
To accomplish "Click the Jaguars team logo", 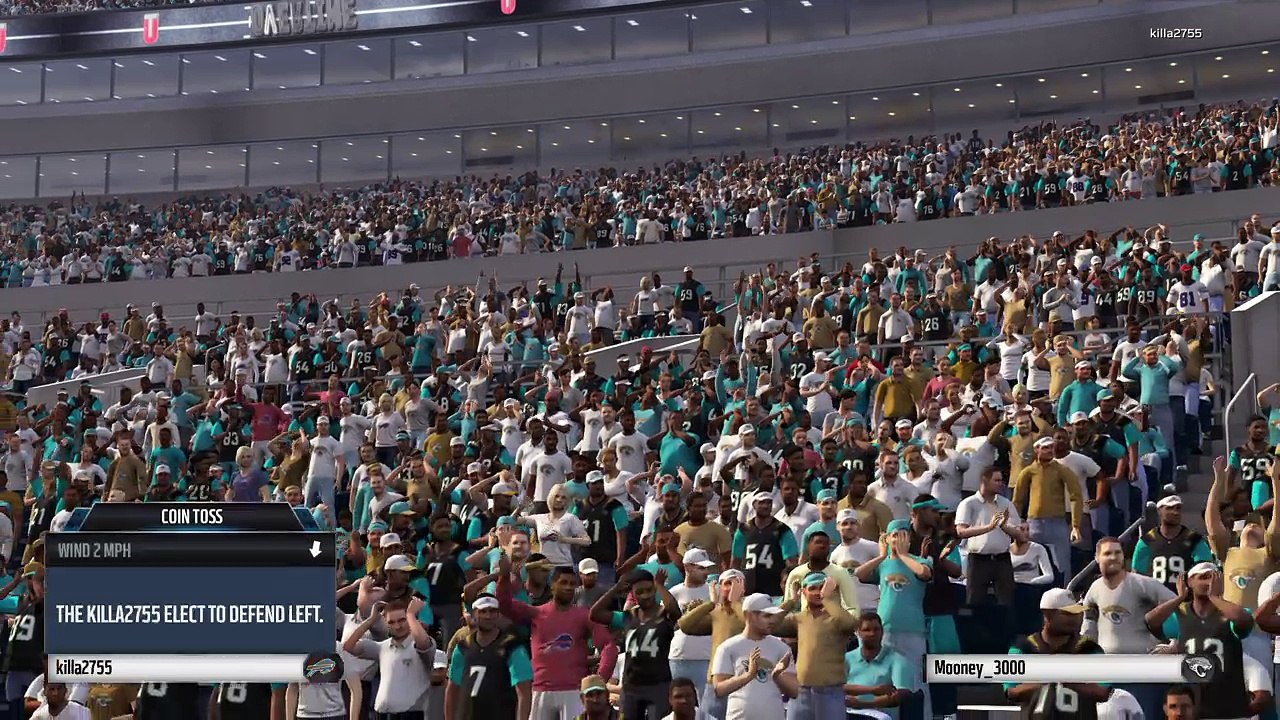I will point(1198,668).
